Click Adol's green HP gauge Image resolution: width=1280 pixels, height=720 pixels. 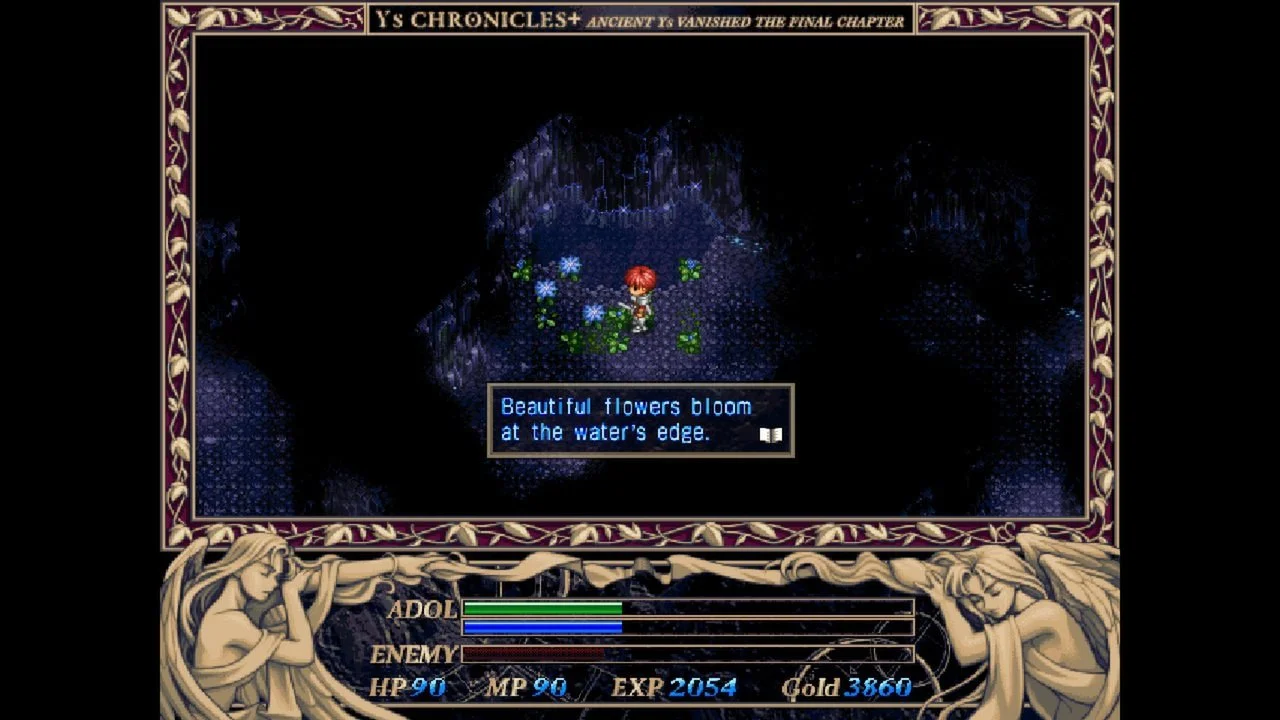545,607
